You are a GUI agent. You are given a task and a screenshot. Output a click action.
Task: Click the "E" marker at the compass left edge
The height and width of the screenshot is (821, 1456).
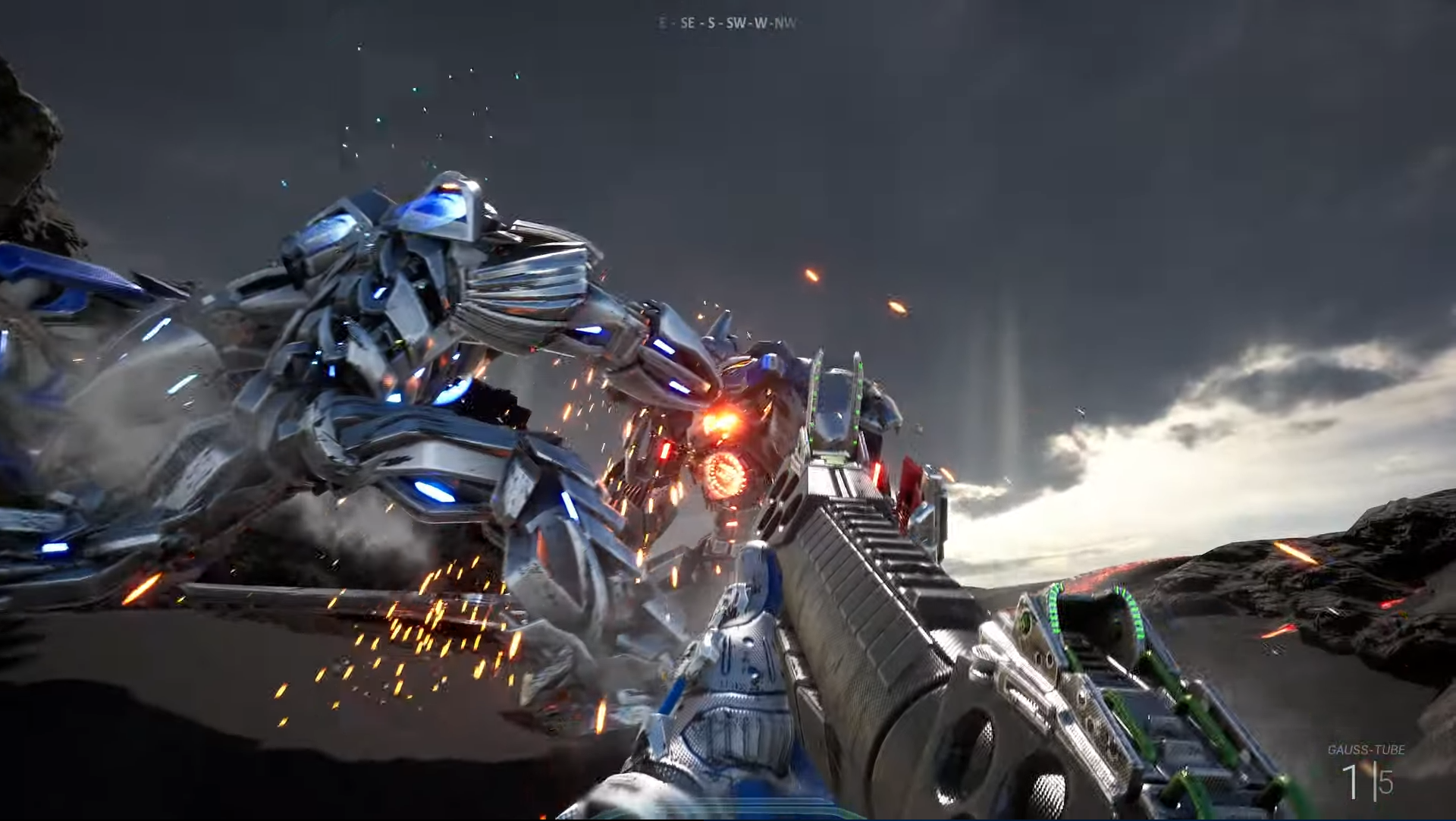(662, 24)
